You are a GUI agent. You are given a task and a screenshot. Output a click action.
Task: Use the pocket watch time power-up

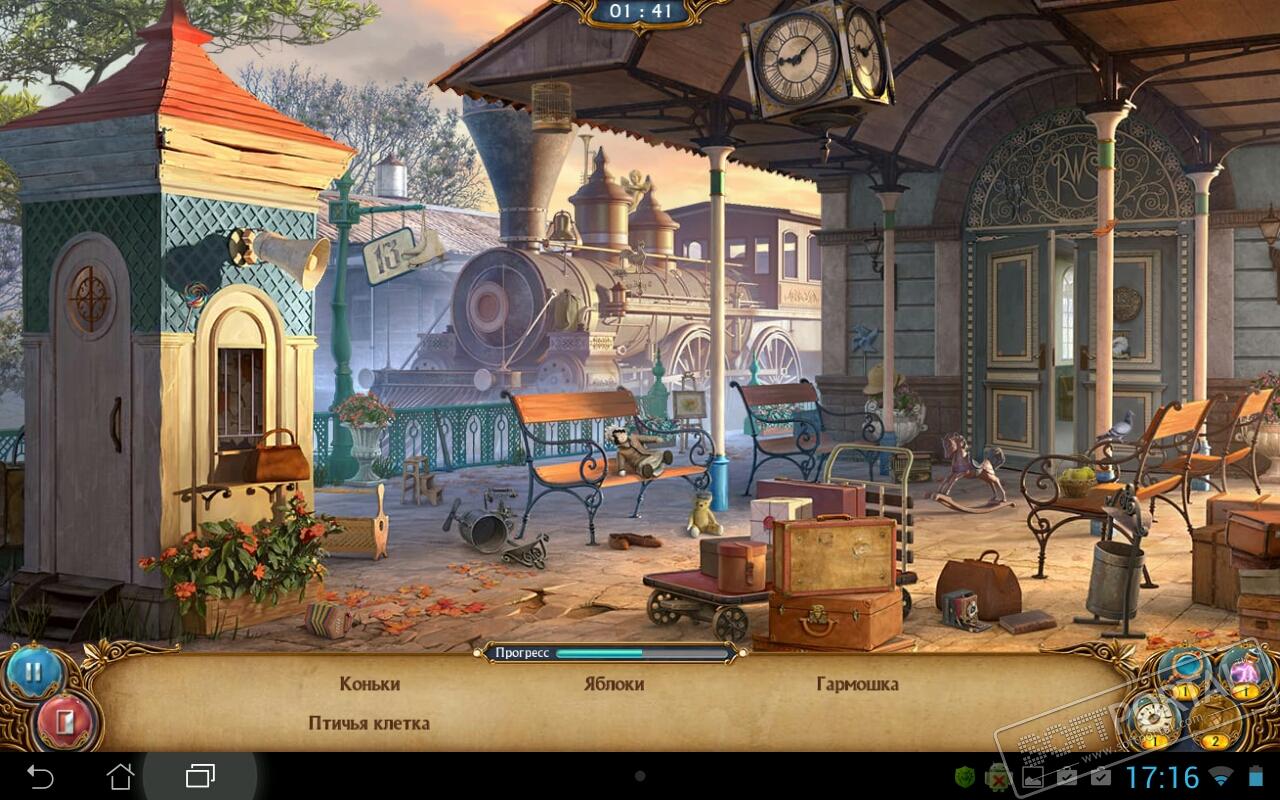(1151, 718)
